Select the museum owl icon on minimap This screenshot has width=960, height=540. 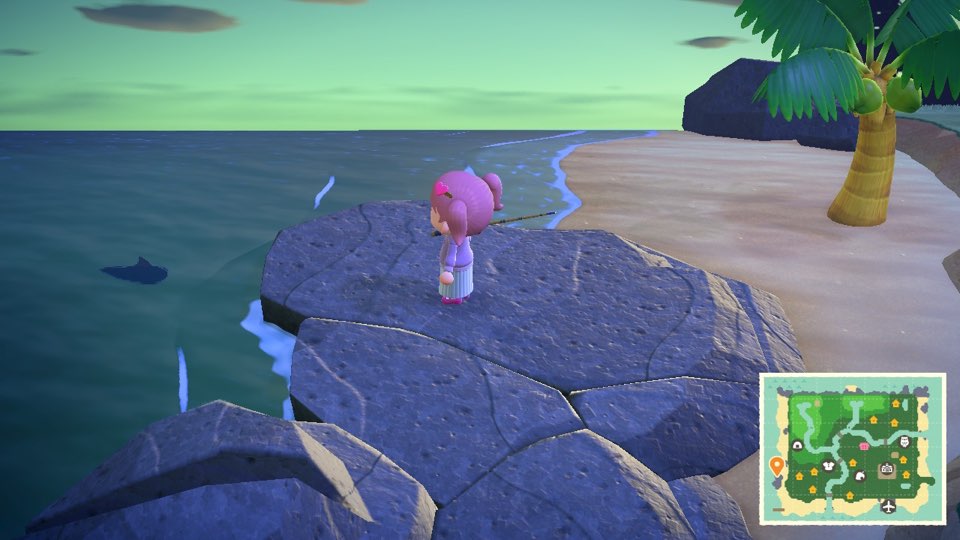pos(906,440)
